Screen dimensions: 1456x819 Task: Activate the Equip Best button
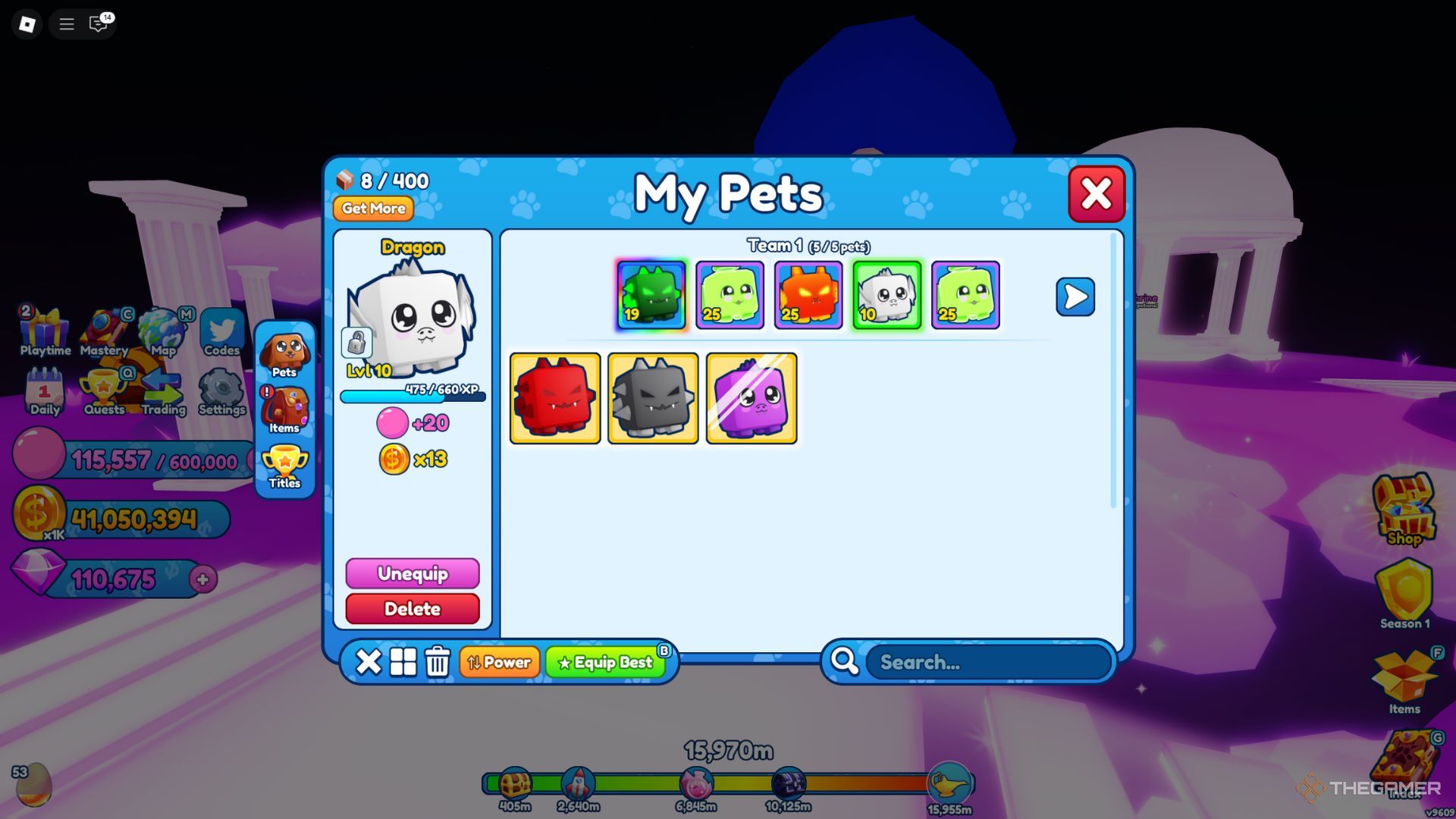click(x=605, y=663)
